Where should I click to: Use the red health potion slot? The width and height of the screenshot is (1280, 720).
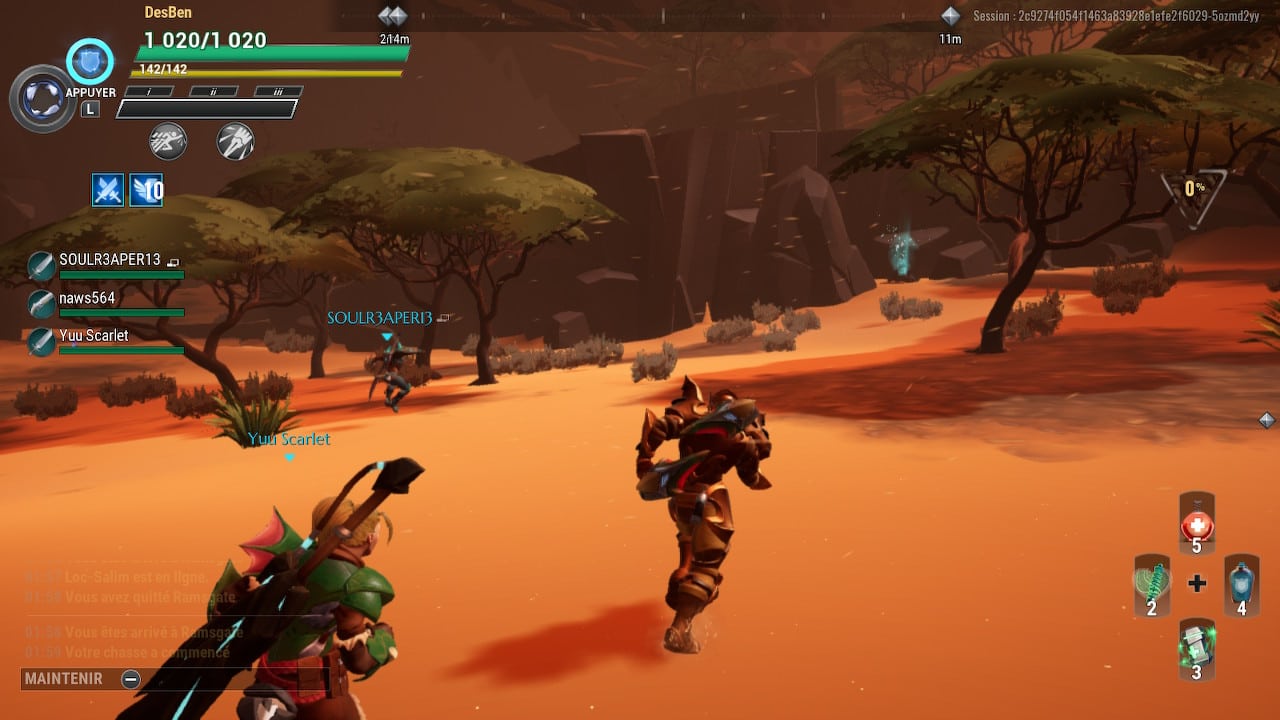pyautogui.click(x=1197, y=524)
